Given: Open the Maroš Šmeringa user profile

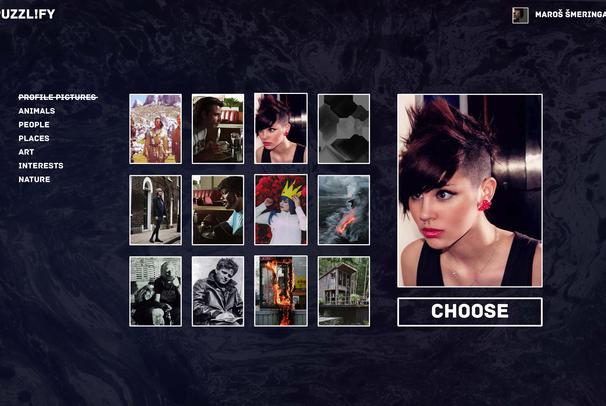Looking at the screenshot, I should pyautogui.click(x=563, y=15).
